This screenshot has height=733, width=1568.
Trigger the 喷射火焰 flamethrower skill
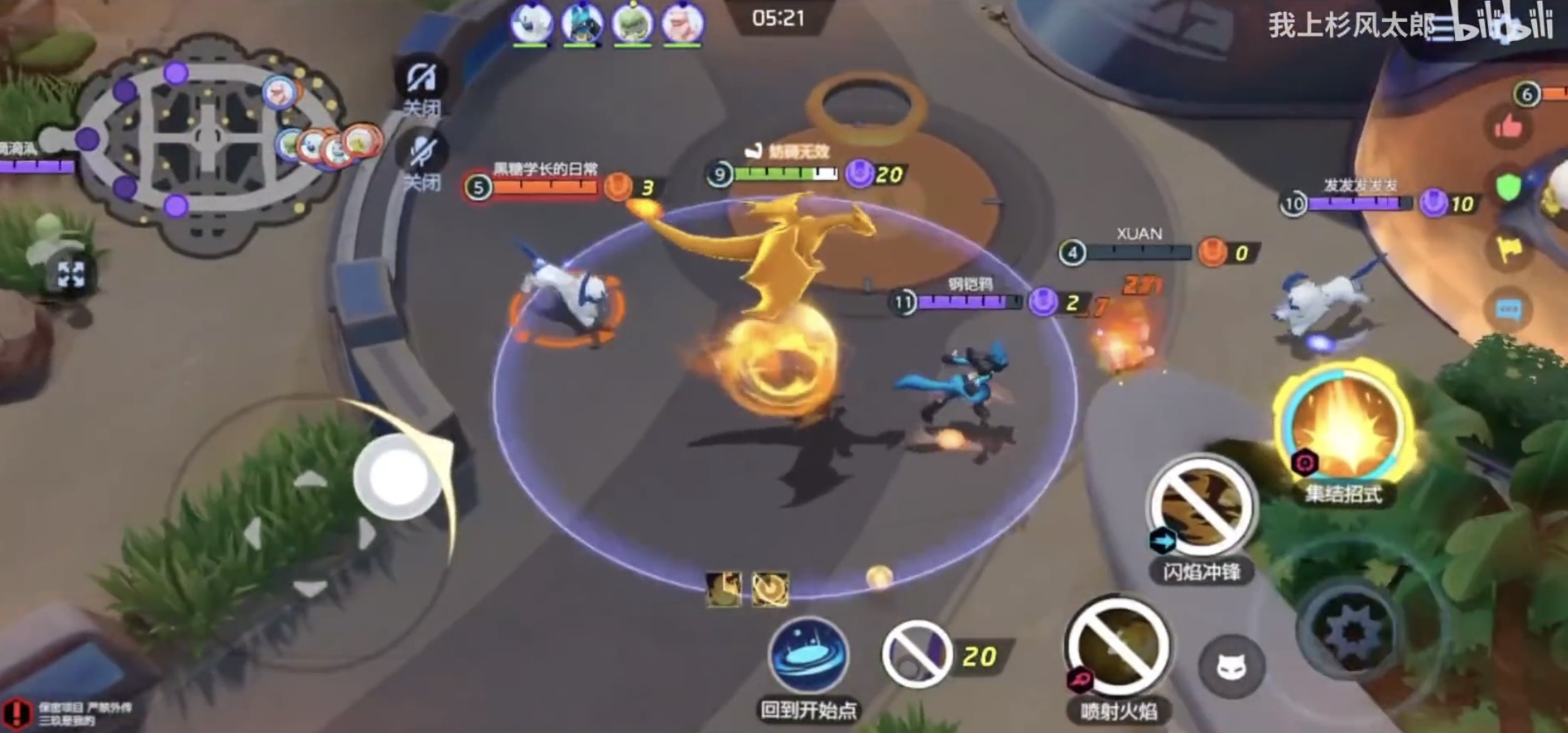(x=1117, y=646)
